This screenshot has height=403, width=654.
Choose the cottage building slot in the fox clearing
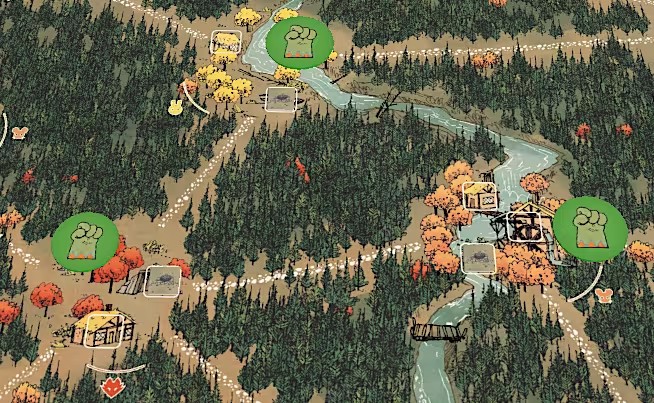tap(98, 329)
